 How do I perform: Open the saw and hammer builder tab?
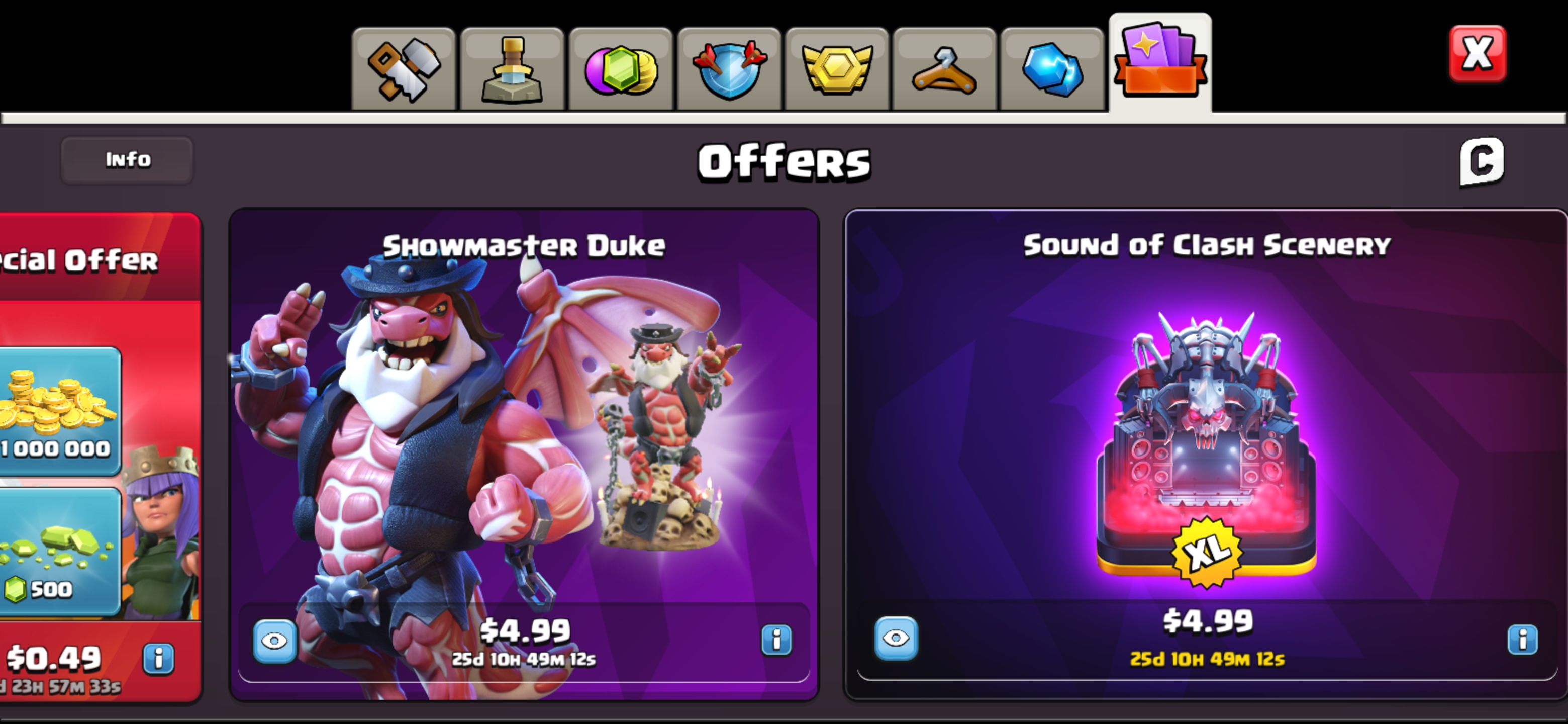pos(404,69)
